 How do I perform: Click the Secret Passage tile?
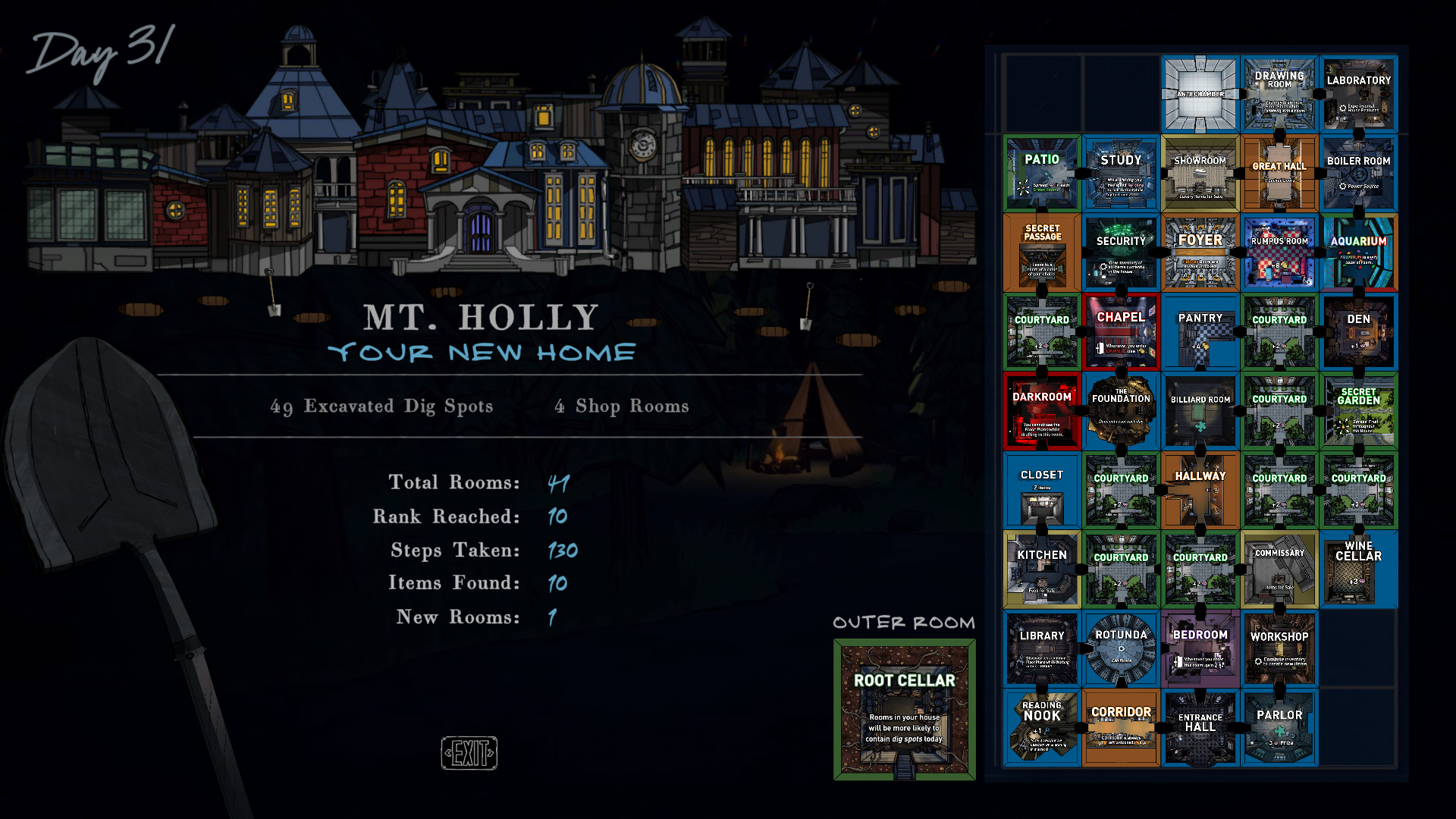pyautogui.click(x=1042, y=253)
